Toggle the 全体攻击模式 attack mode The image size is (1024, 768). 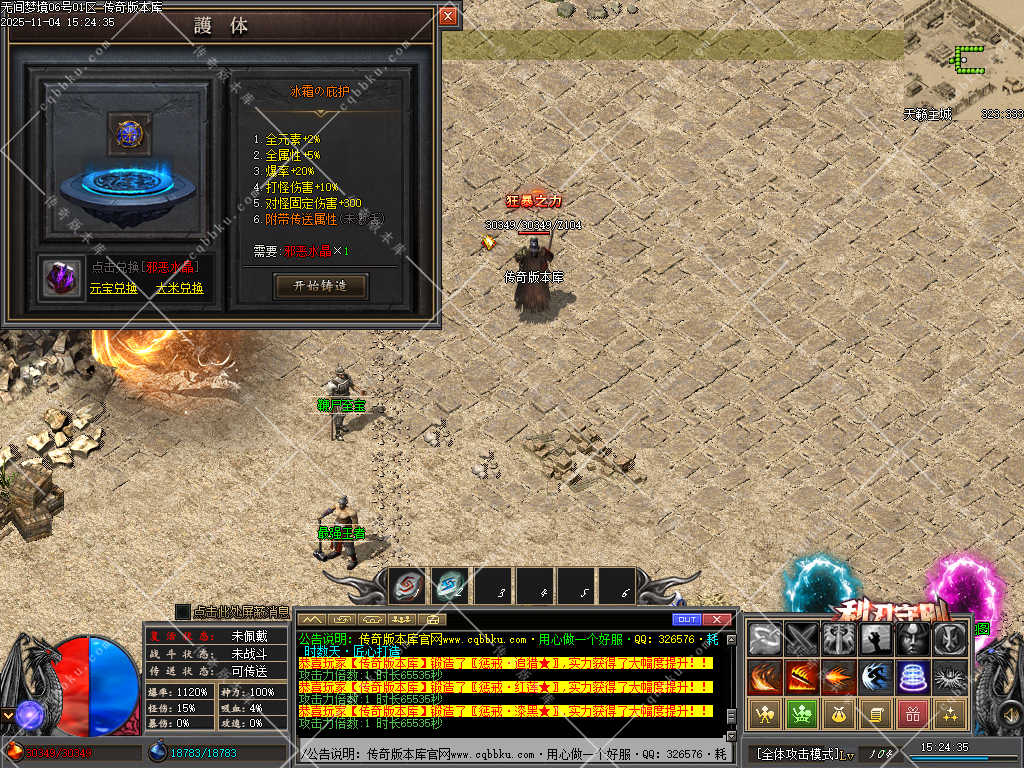[797, 753]
